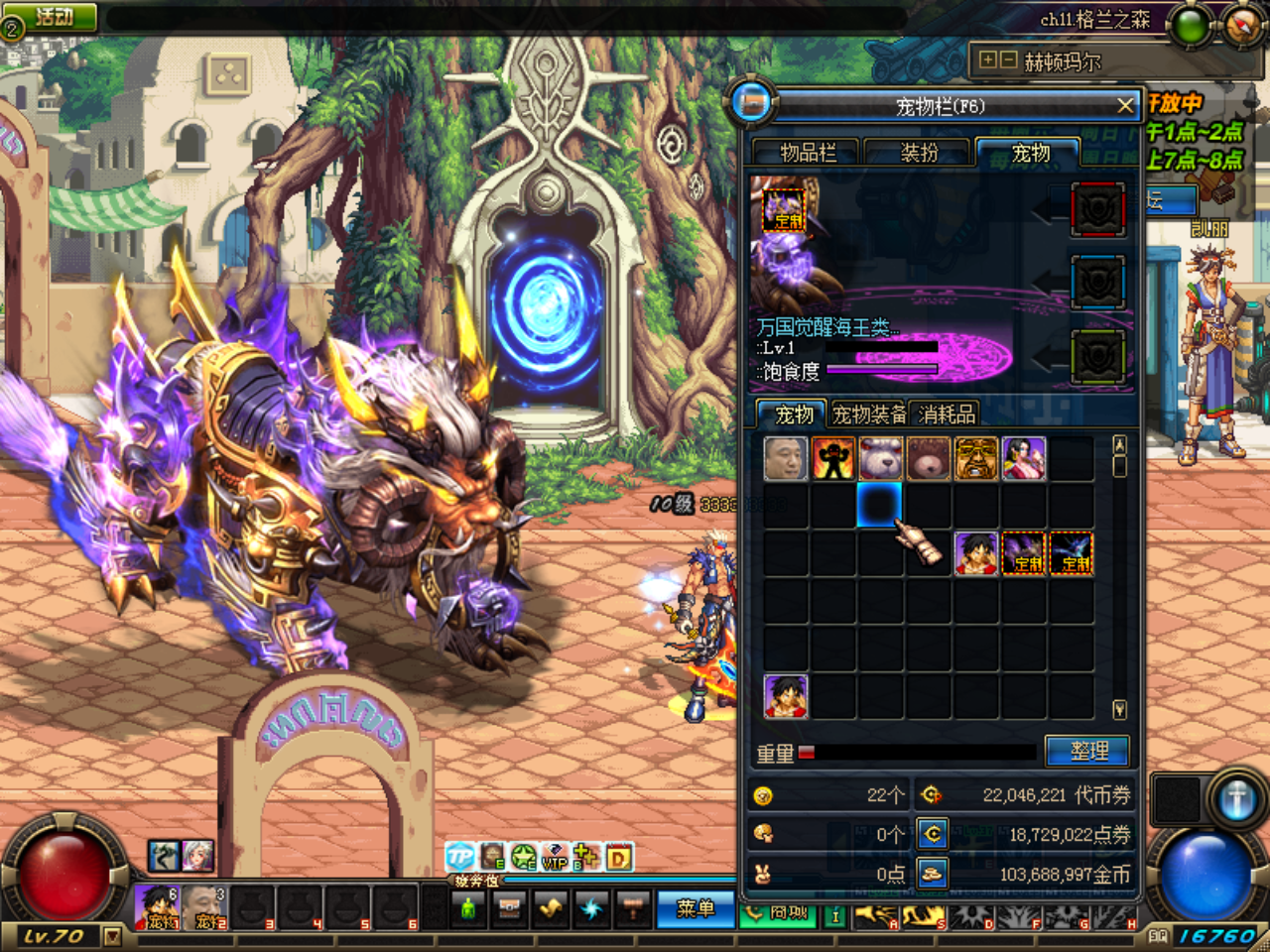Click the 整理 sort button
This screenshot has width=1270, height=952.
(x=1088, y=751)
